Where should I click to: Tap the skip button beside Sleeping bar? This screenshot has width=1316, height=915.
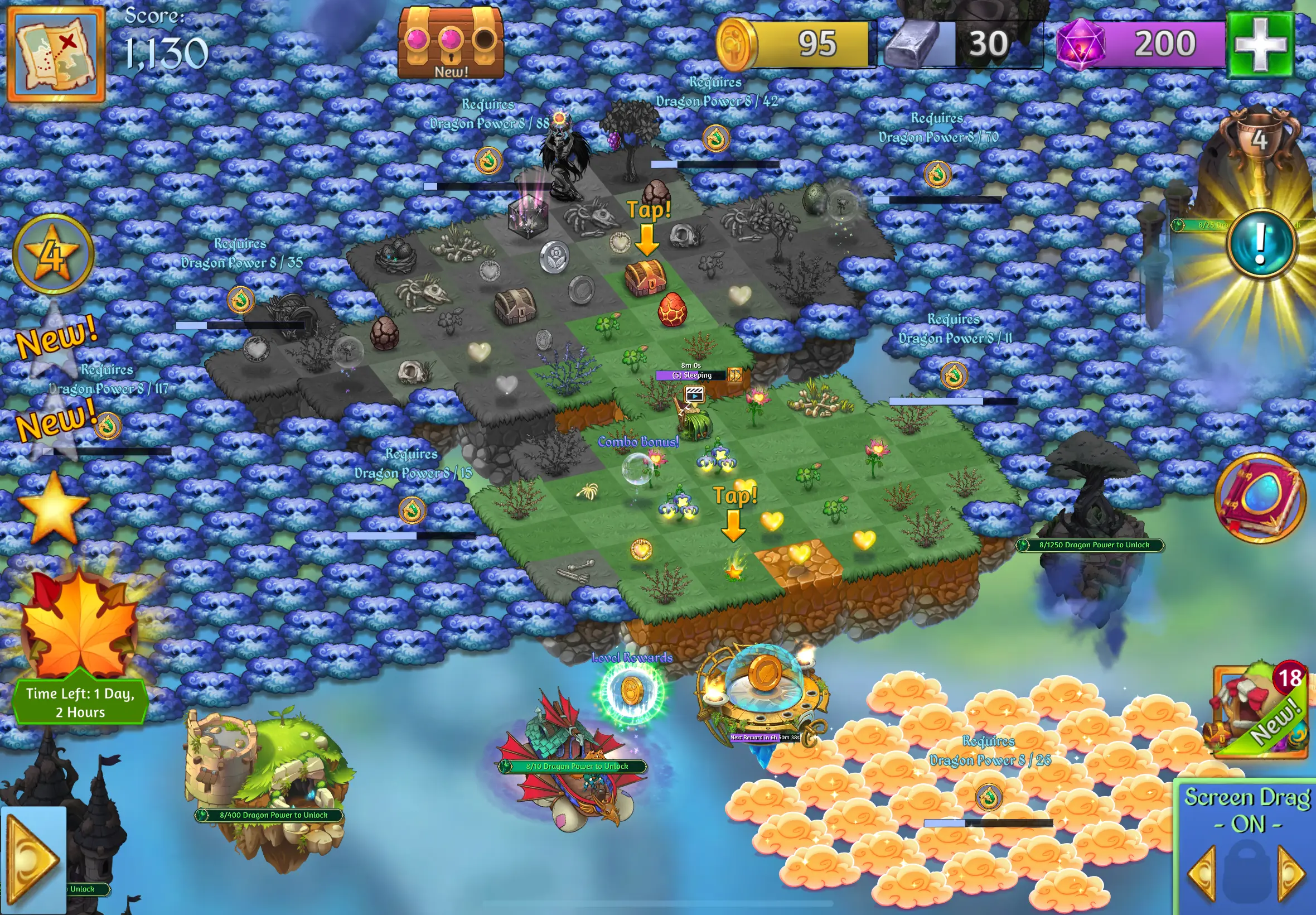(734, 375)
